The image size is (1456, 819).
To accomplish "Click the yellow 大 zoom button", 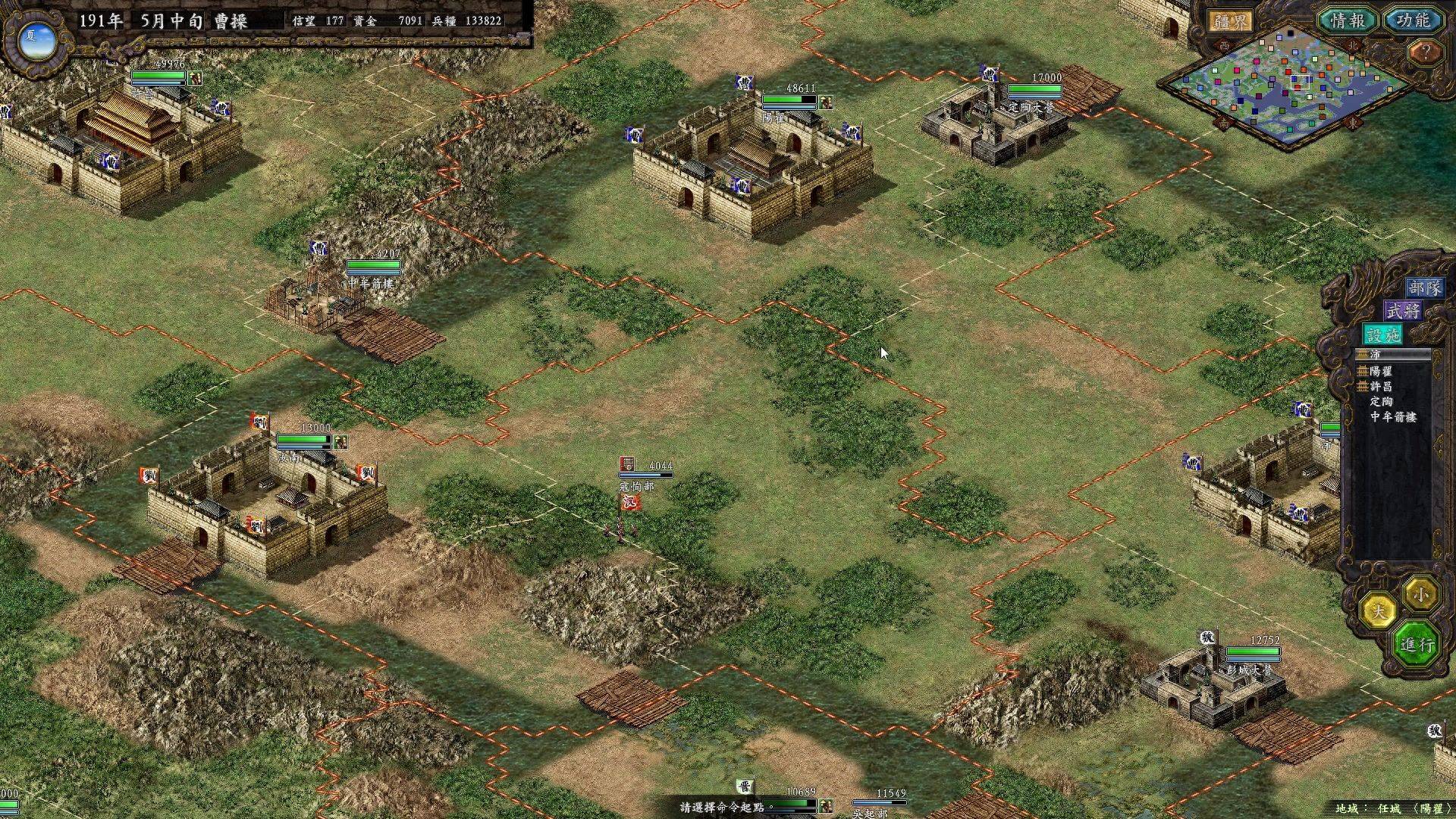I will 1378,610.
